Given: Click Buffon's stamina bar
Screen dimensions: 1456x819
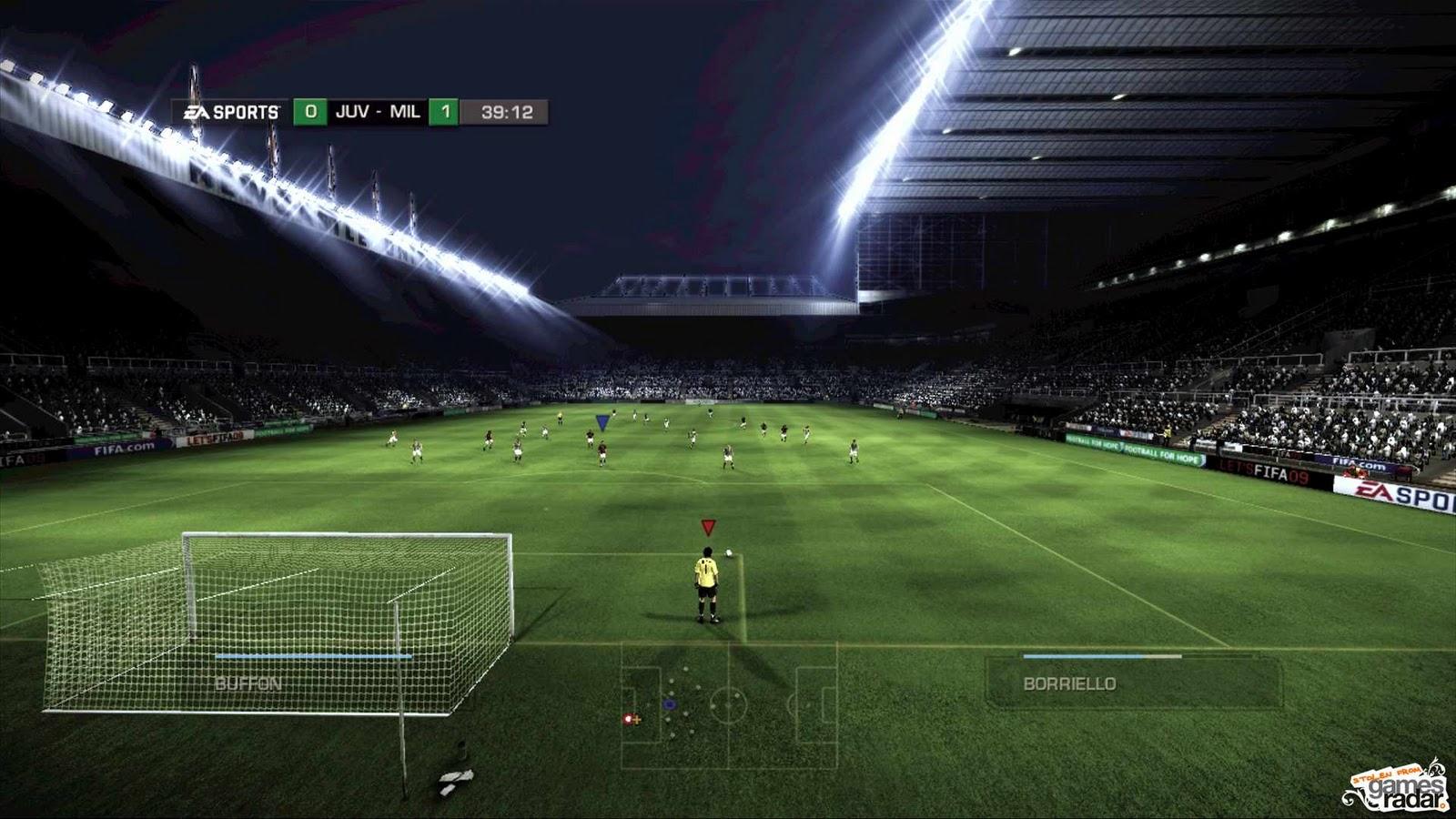Looking at the screenshot, I should tap(314, 653).
